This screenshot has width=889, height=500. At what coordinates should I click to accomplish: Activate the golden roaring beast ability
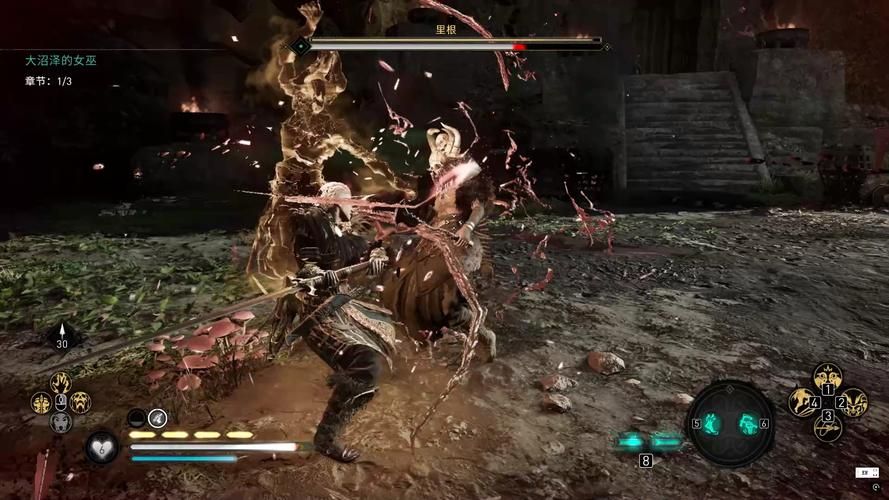(x=80, y=402)
